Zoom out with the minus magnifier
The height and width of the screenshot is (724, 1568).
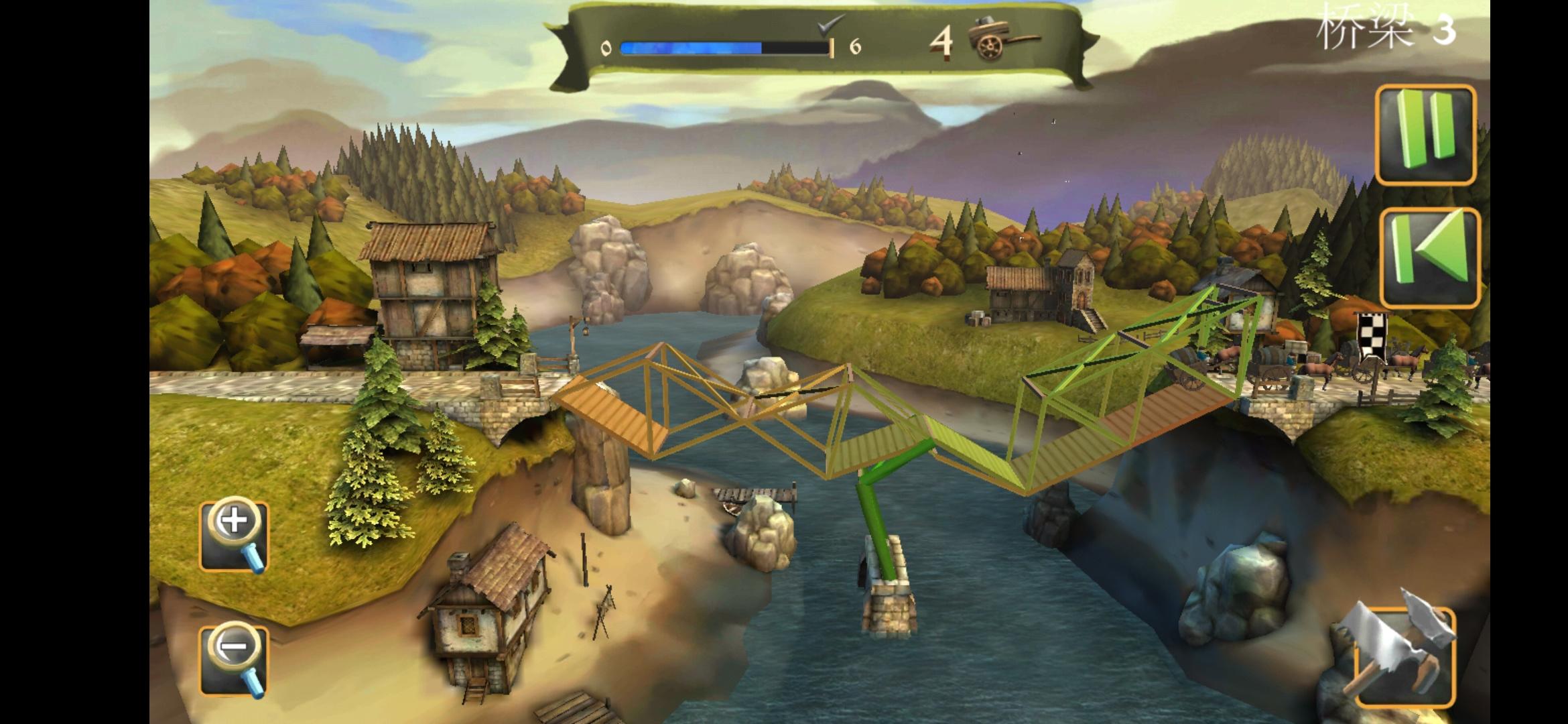235,660
